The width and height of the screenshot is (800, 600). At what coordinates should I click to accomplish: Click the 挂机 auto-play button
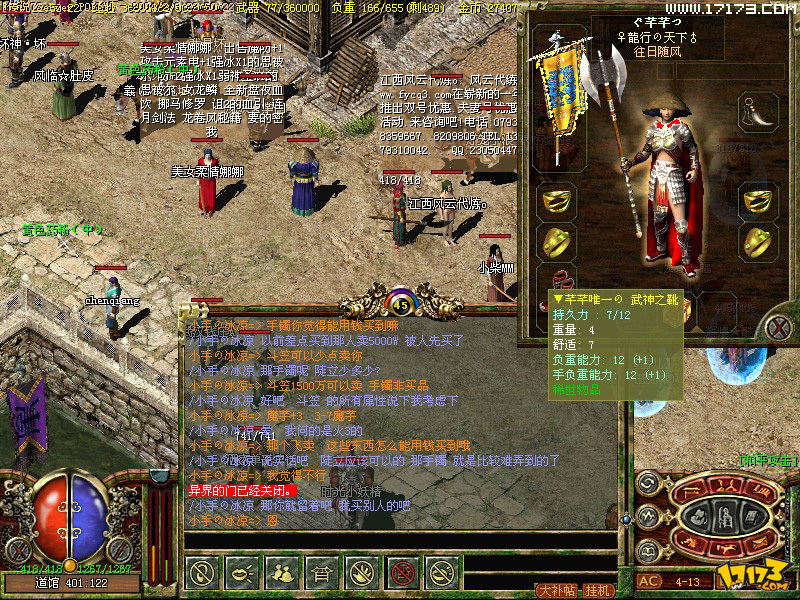point(598,590)
